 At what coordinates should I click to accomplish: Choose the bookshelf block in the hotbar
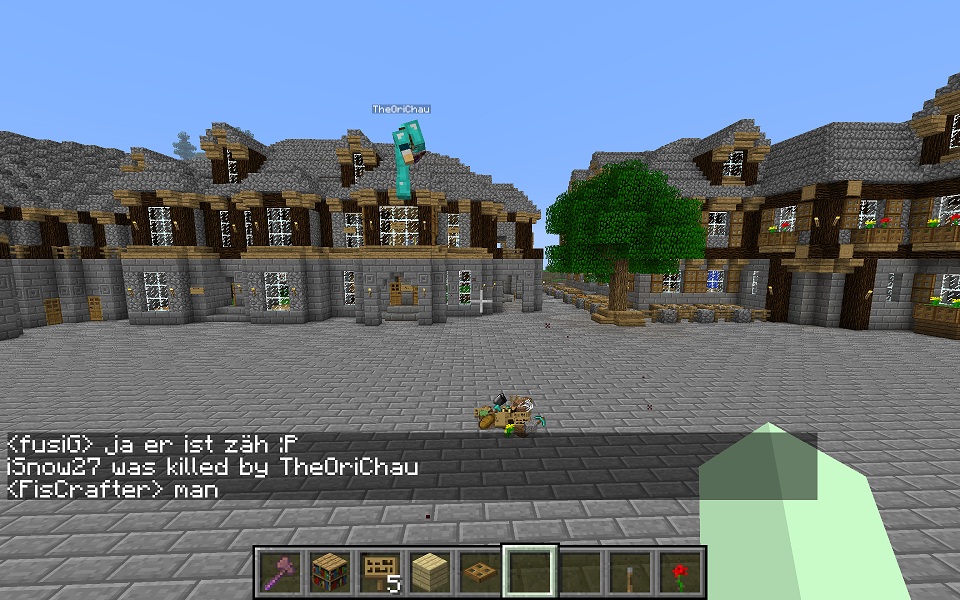tap(329, 573)
